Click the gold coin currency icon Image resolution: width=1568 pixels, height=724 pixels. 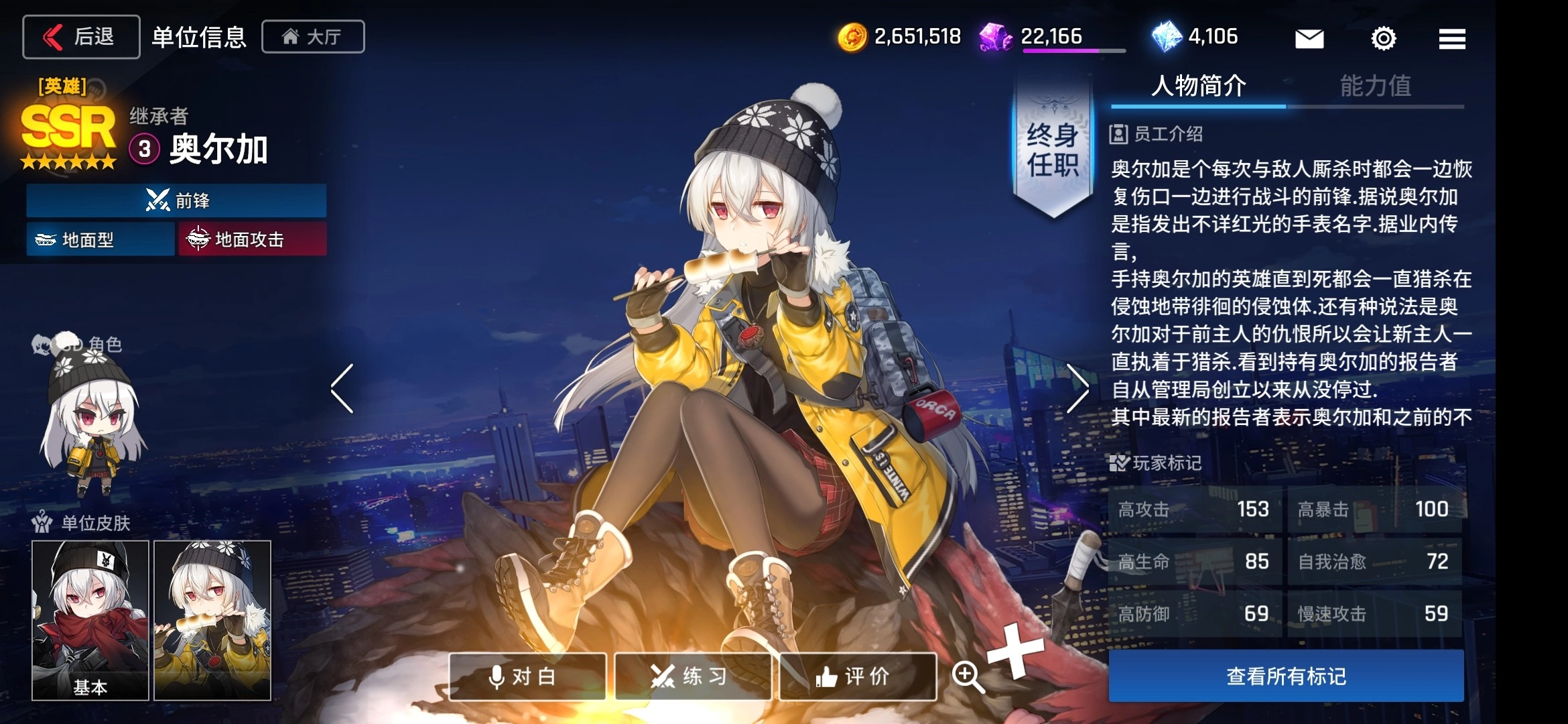(852, 37)
